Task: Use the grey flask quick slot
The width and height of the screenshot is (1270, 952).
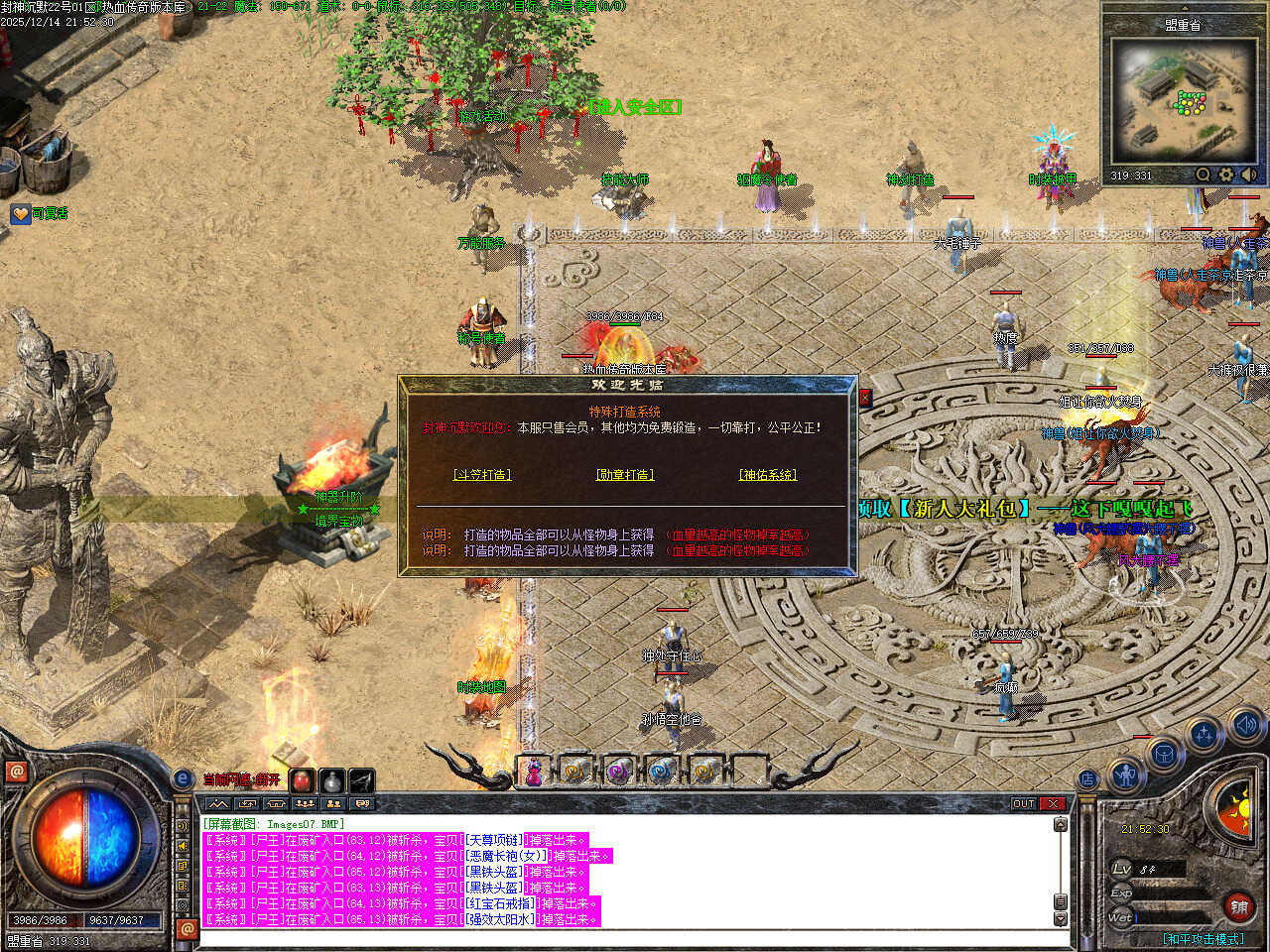Action: pyautogui.click(x=332, y=780)
